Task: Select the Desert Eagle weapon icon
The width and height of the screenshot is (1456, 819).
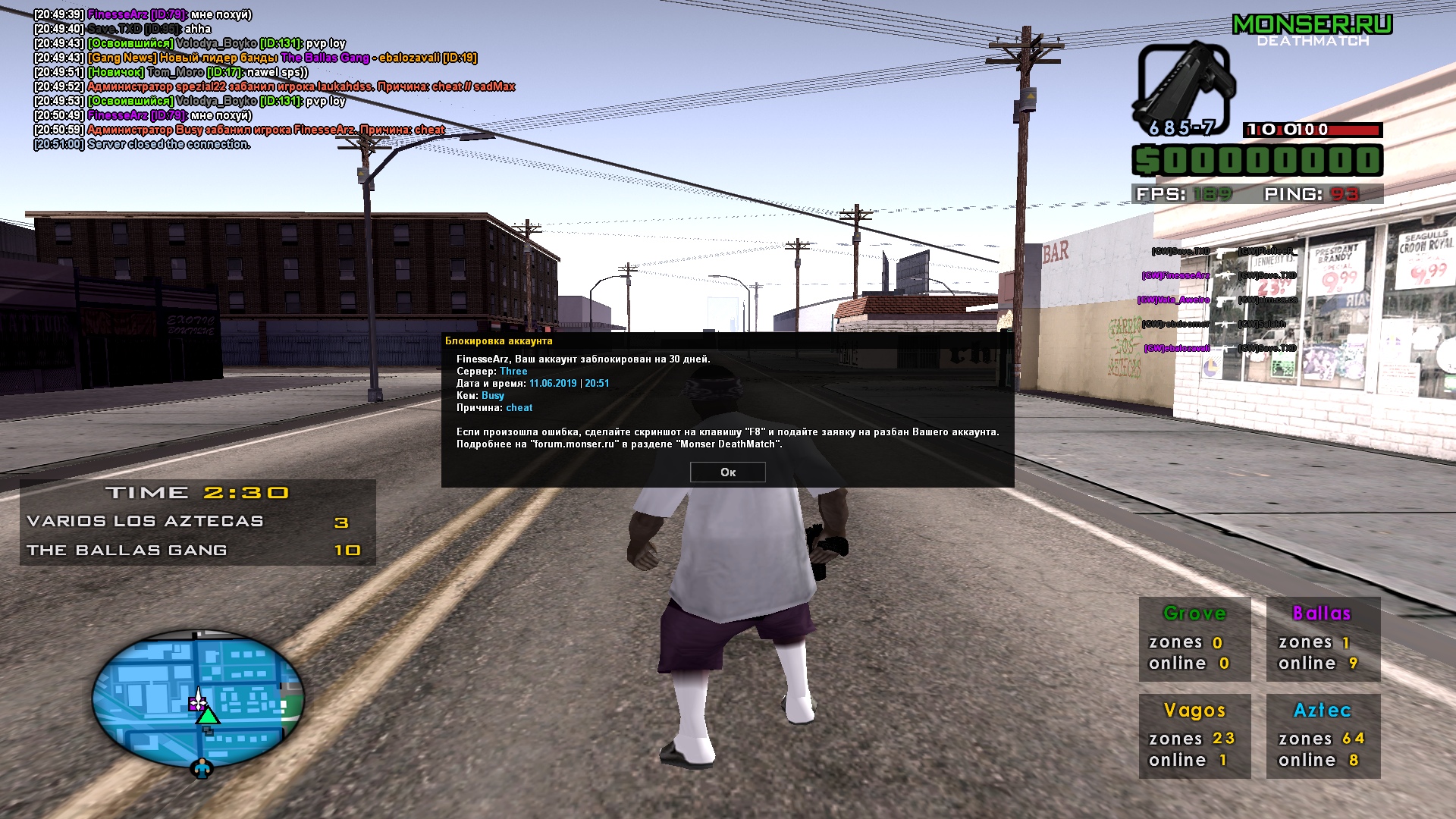Action: pyautogui.click(x=1181, y=89)
